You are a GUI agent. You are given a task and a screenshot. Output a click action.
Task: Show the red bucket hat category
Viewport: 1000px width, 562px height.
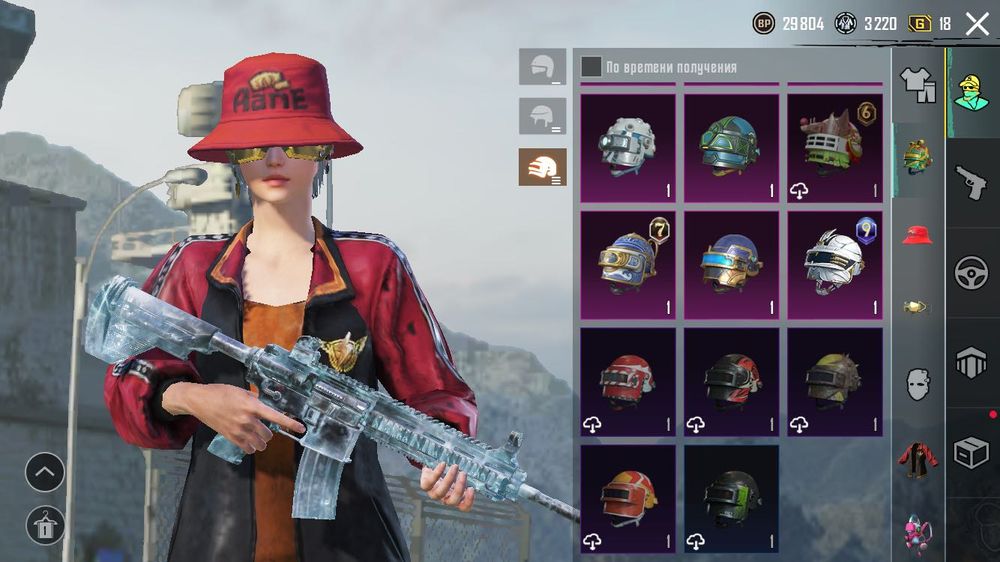click(917, 236)
